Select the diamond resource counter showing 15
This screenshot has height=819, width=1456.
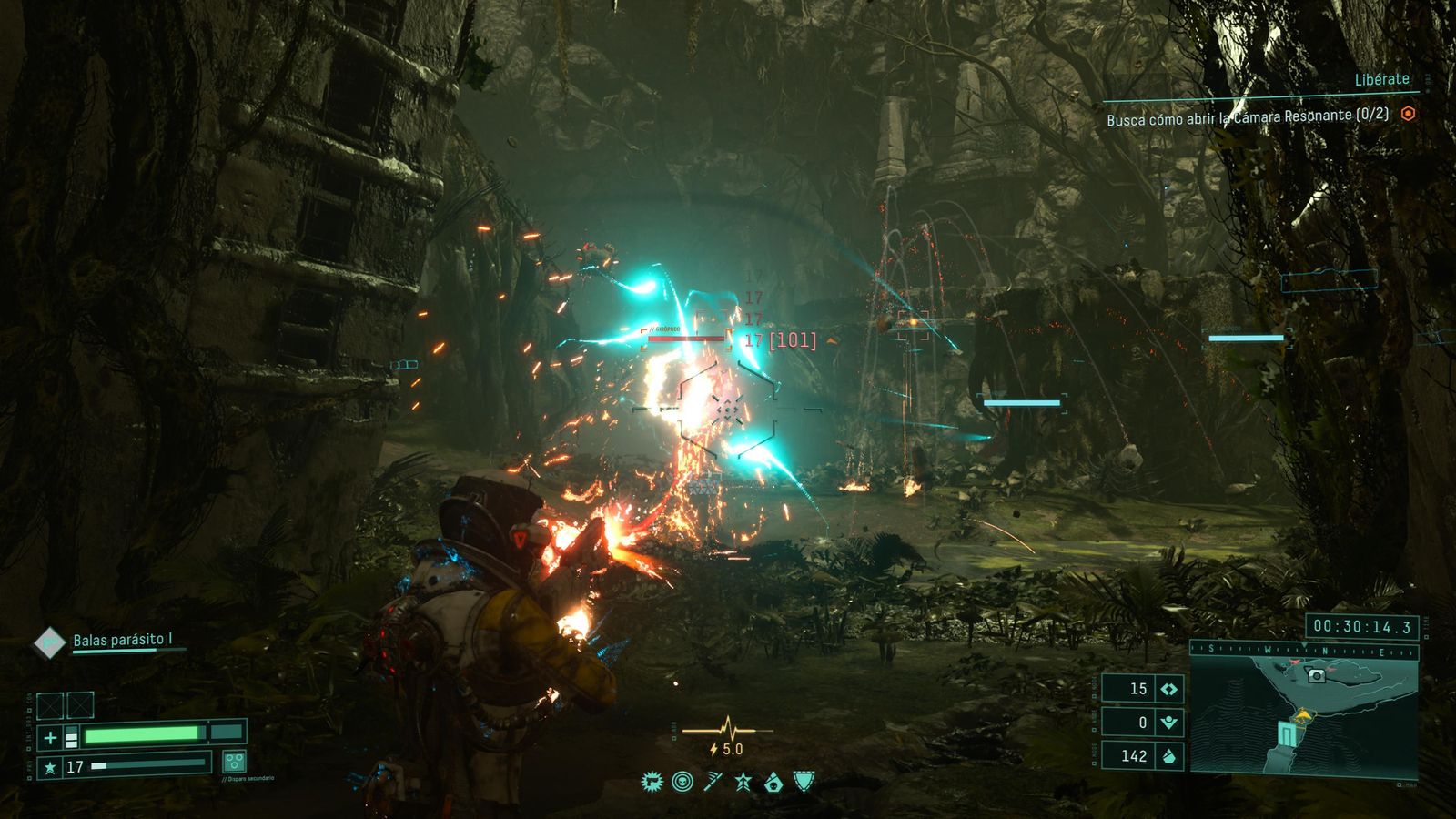pyautogui.click(x=1142, y=689)
